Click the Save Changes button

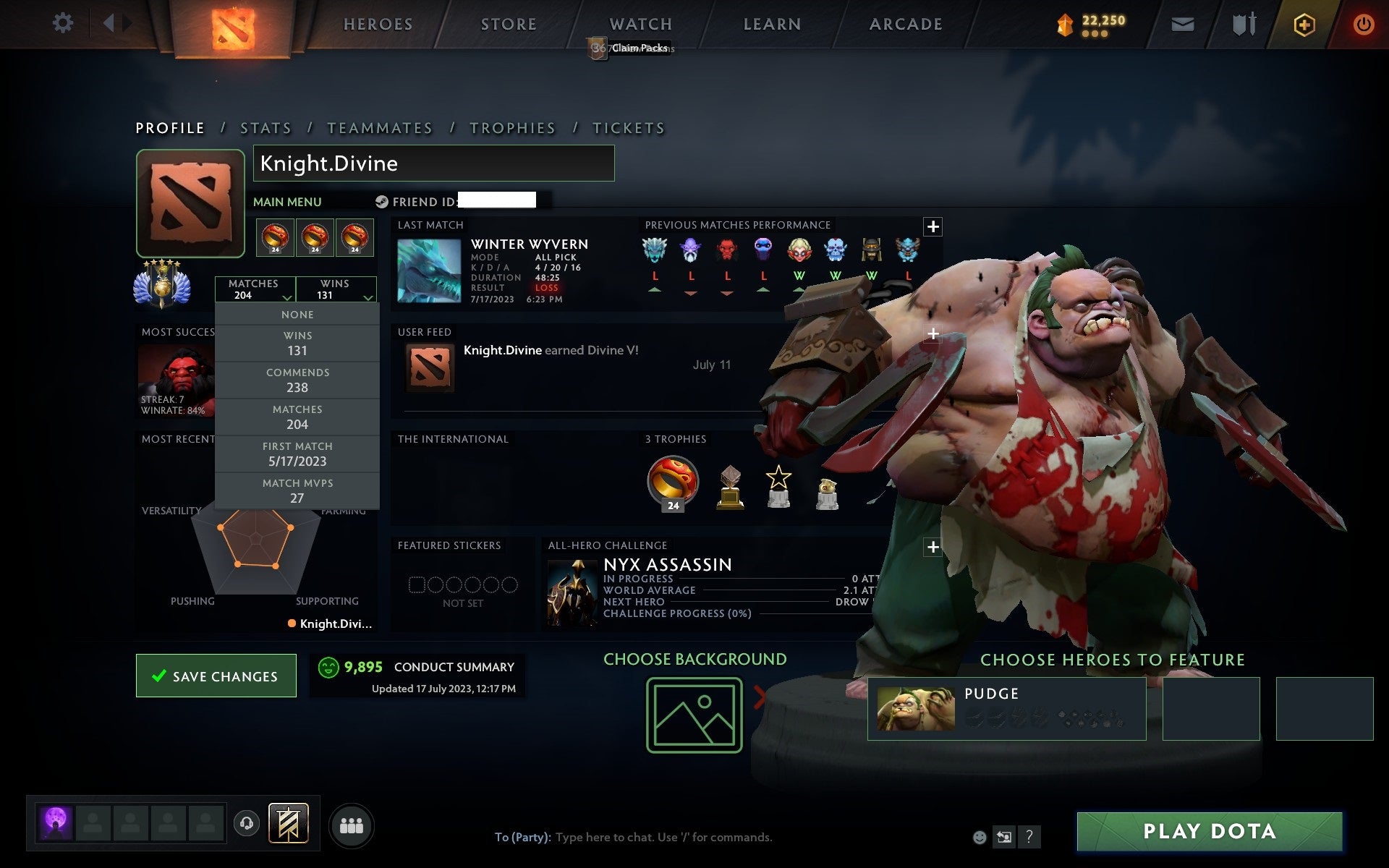pyautogui.click(x=216, y=676)
